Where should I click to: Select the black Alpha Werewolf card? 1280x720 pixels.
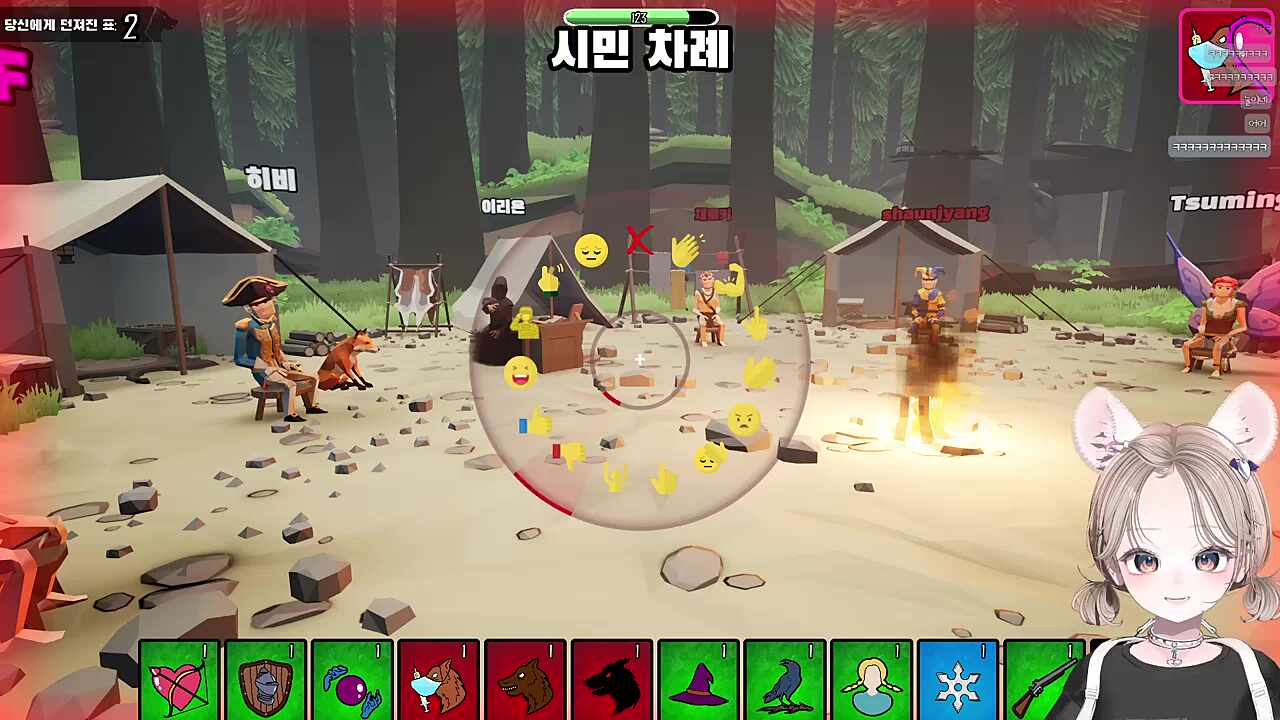tap(612, 678)
